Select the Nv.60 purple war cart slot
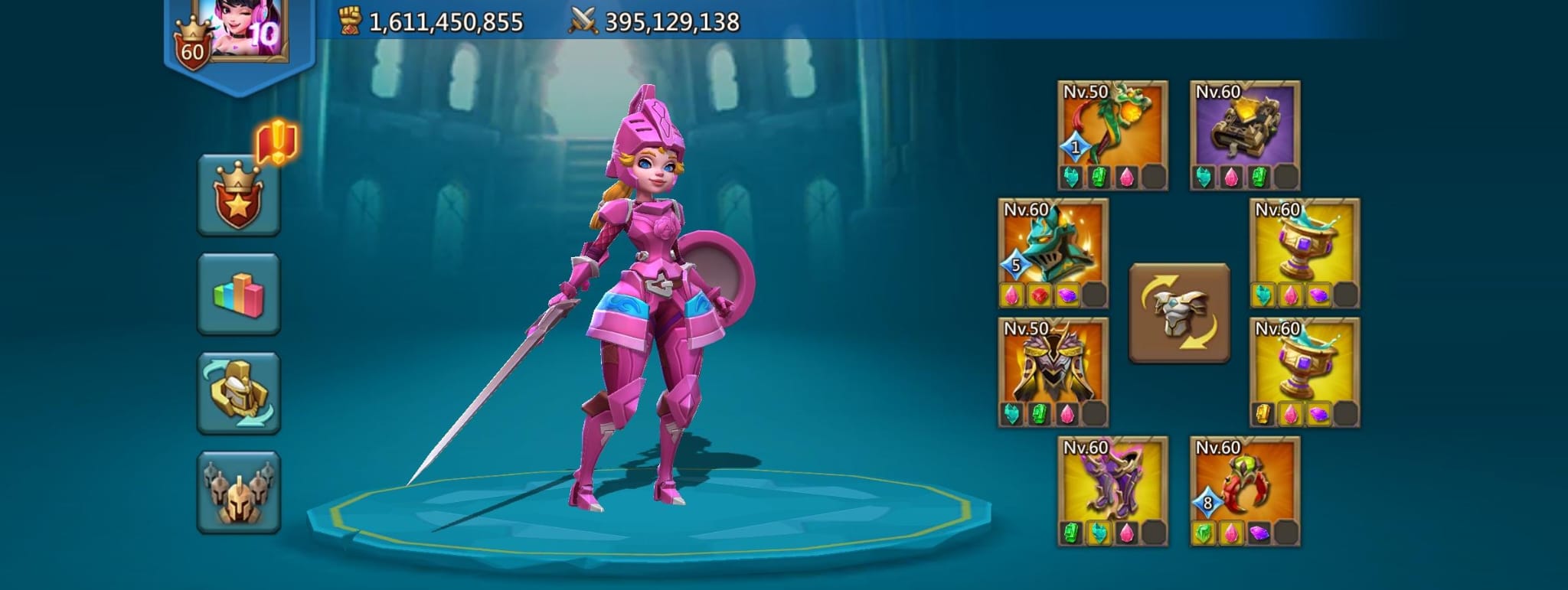 click(x=1245, y=126)
